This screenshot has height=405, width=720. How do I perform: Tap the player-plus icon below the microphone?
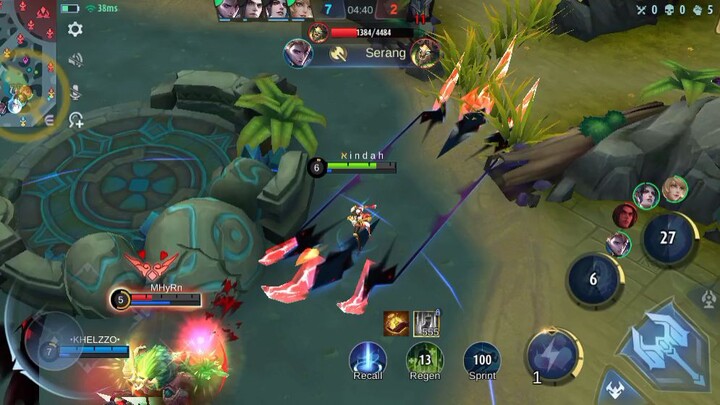pyautogui.click(x=75, y=120)
